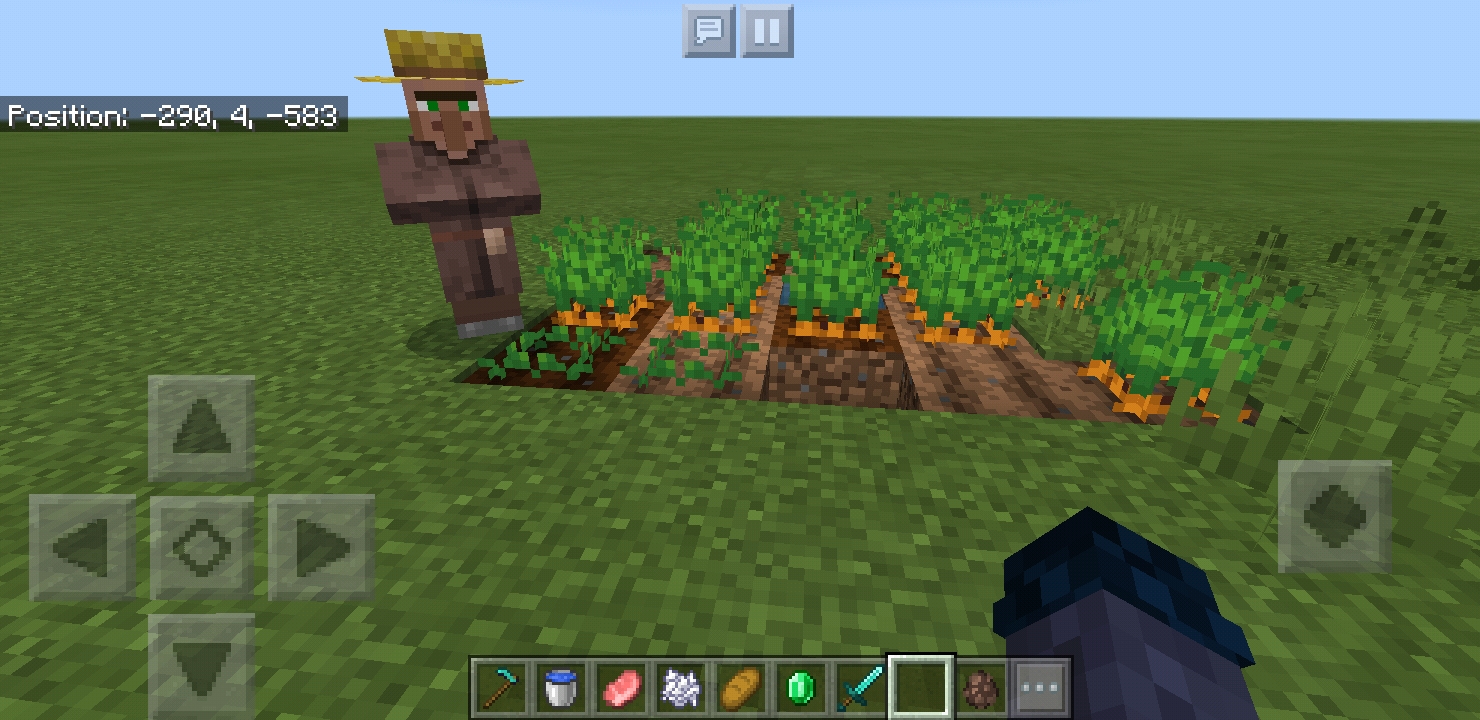The height and width of the screenshot is (720, 1480).
Task: Click on the farmer villager
Action: pyautogui.click(x=455, y=180)
